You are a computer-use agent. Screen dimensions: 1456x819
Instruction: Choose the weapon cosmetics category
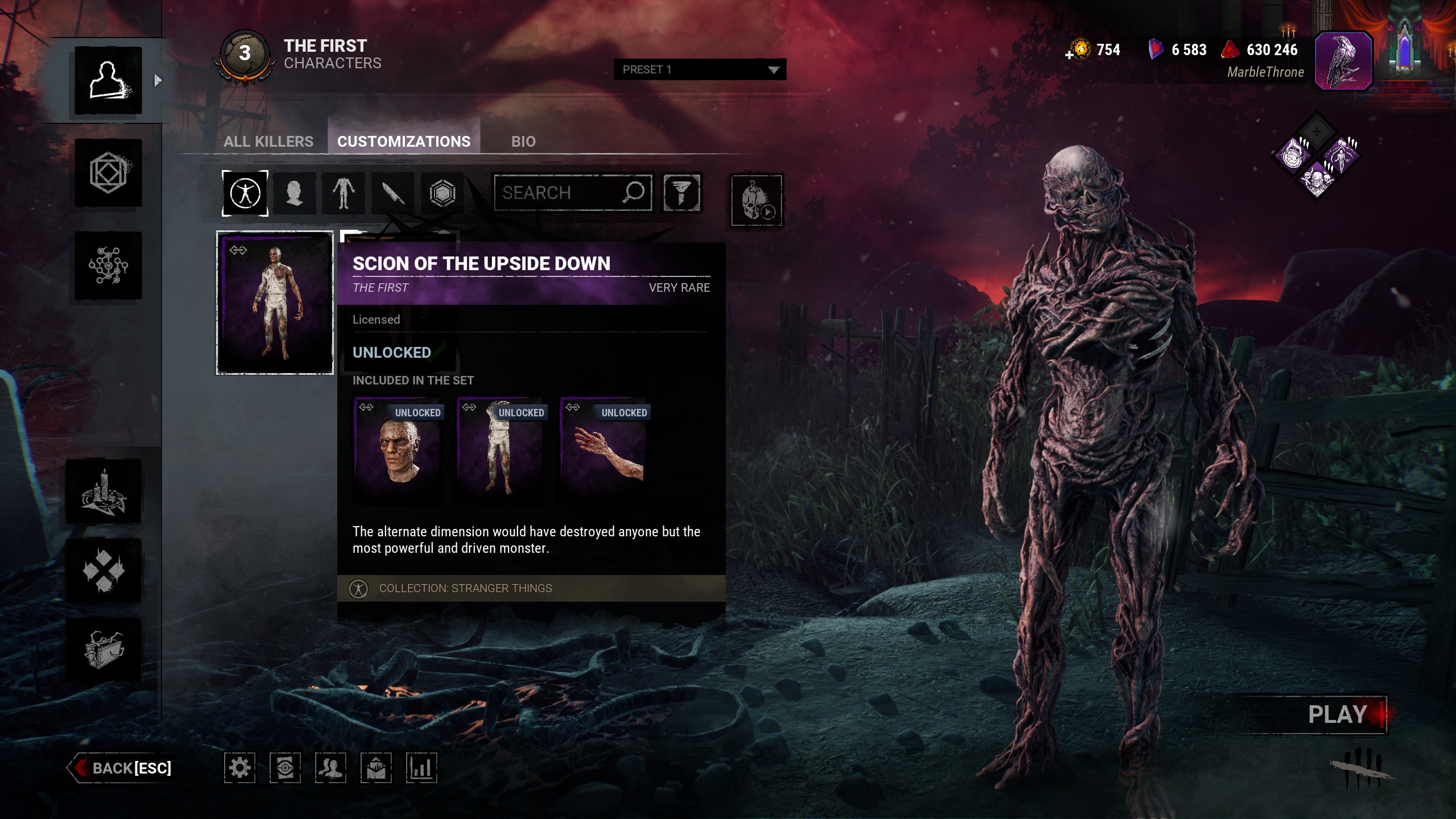[x=392, y=193]
